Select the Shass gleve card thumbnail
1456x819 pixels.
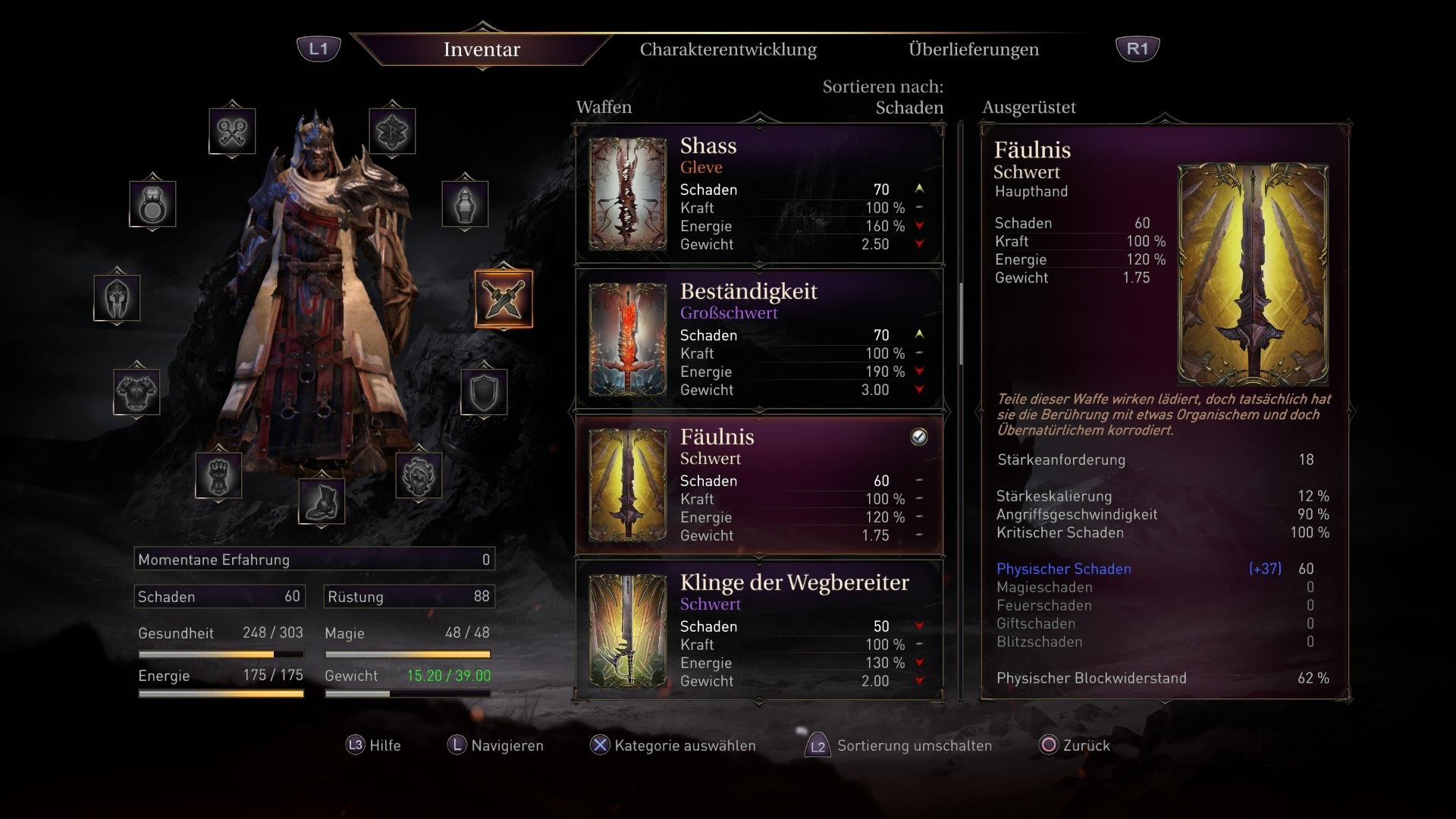[x=626, y=193]
